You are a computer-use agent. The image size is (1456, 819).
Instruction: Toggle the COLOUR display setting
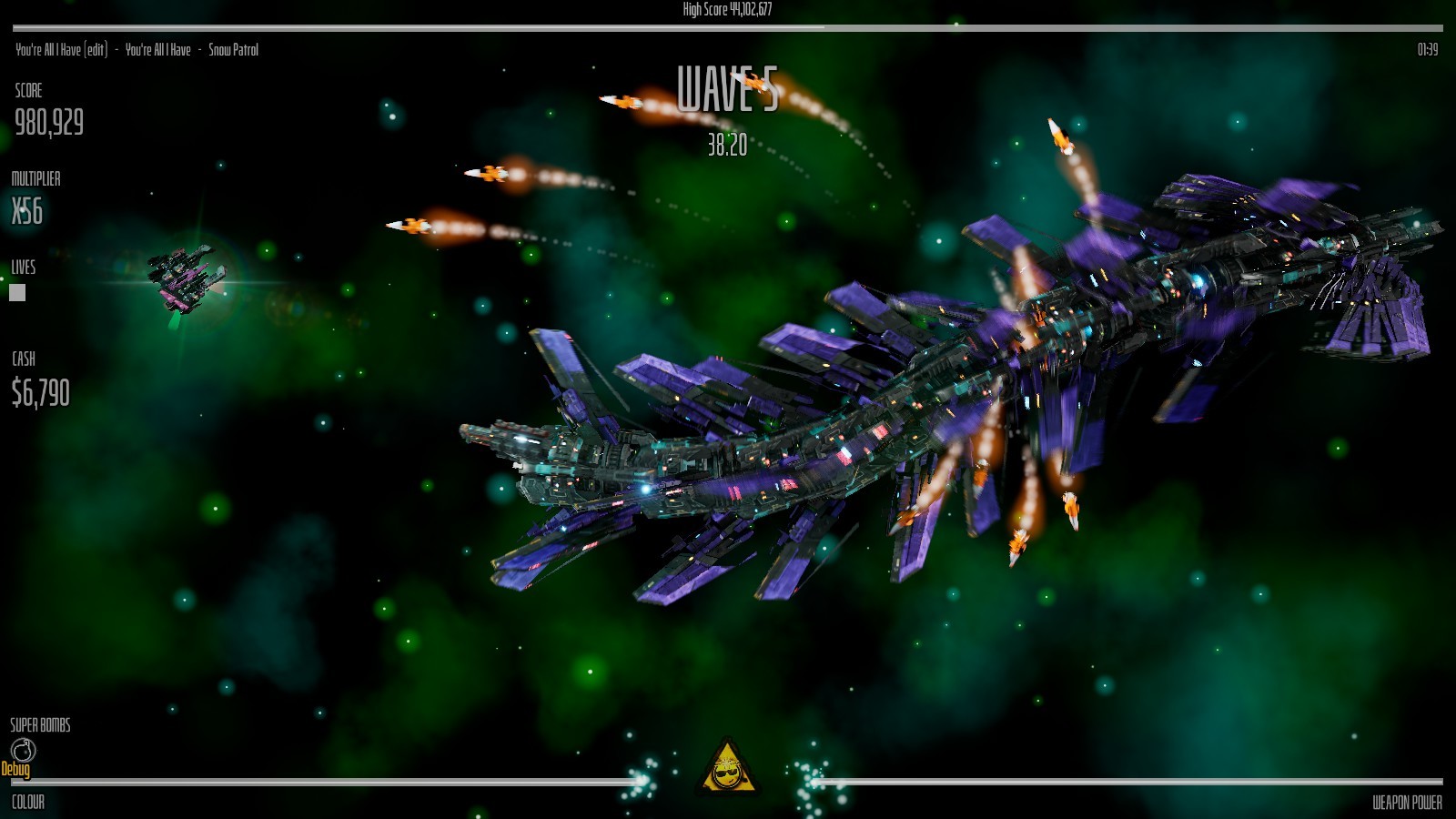click(x=27, y=803)
